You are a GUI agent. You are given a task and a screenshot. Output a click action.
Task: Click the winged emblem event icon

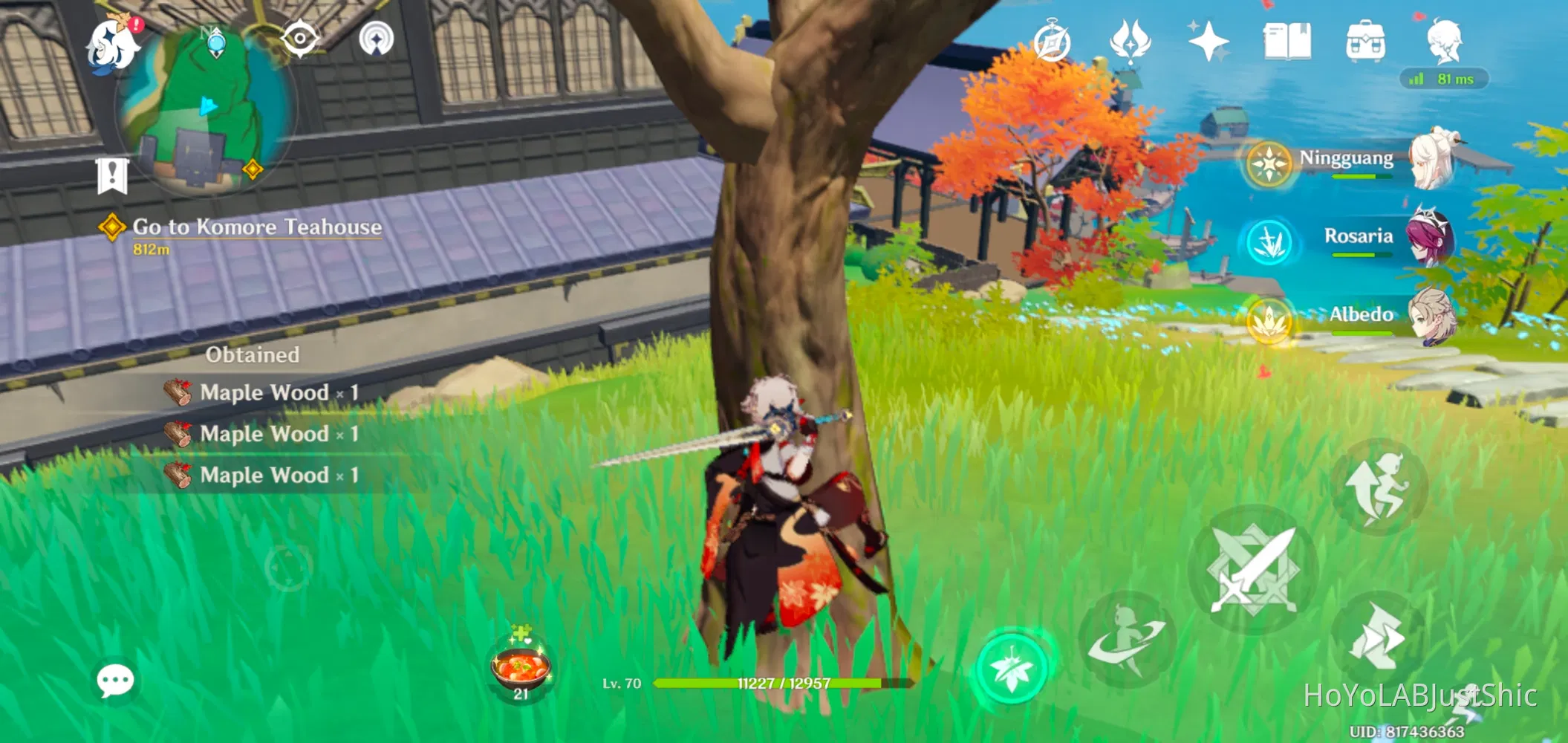point(1131,42)
